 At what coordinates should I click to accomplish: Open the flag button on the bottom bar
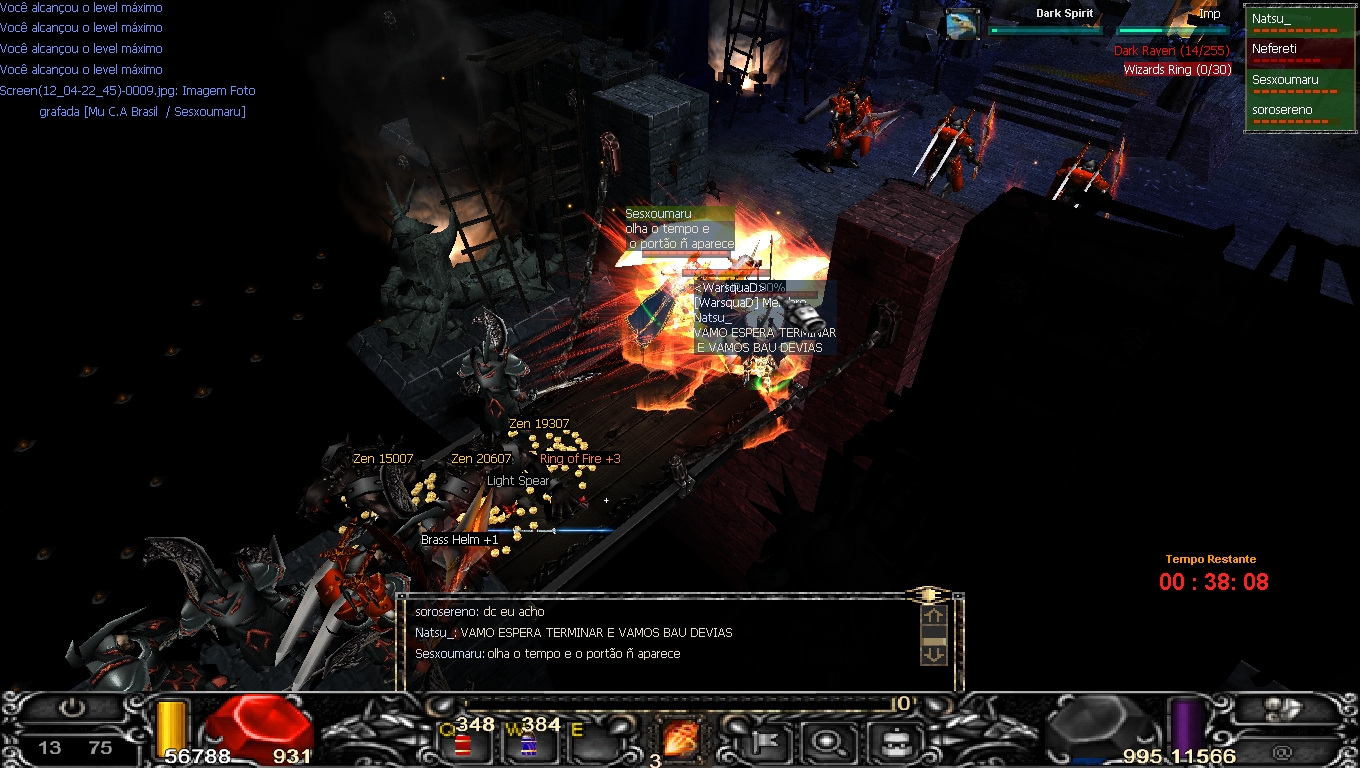pyautogui.click(x=763, y=741)
